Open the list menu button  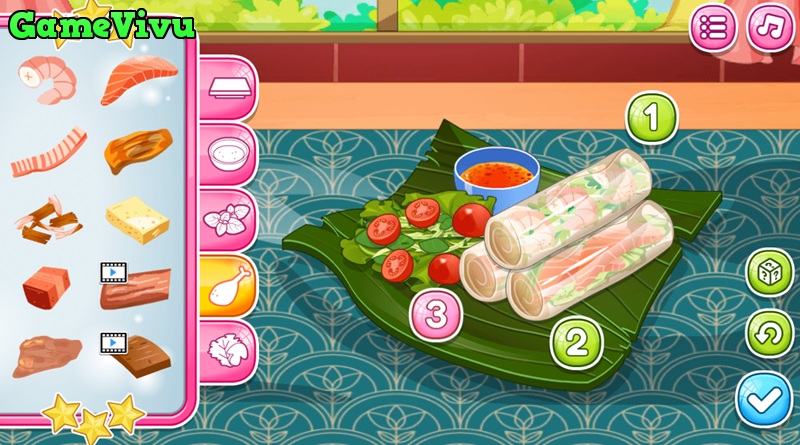[713, 27]
